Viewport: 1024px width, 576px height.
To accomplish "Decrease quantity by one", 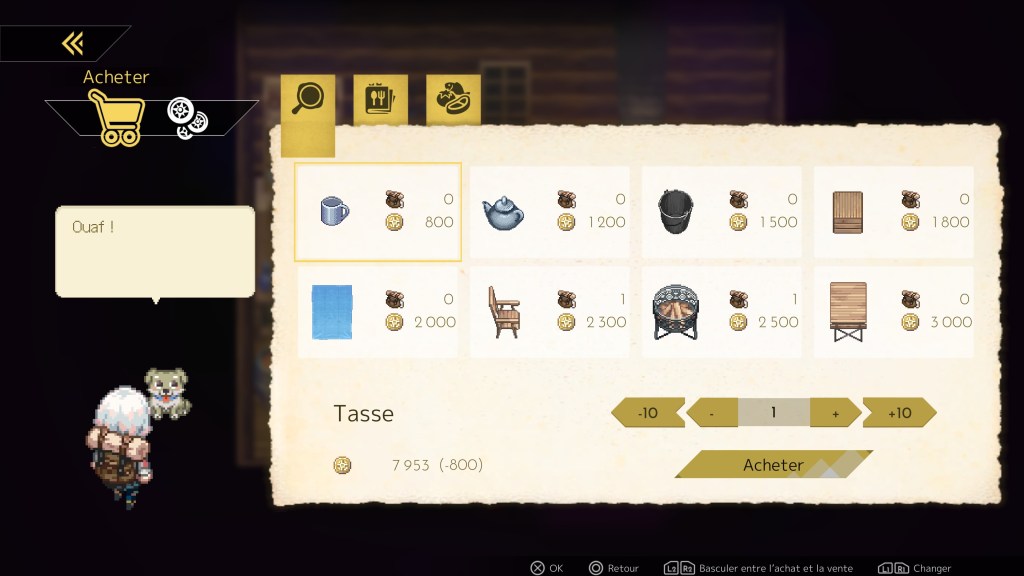I will click(712, 412).
